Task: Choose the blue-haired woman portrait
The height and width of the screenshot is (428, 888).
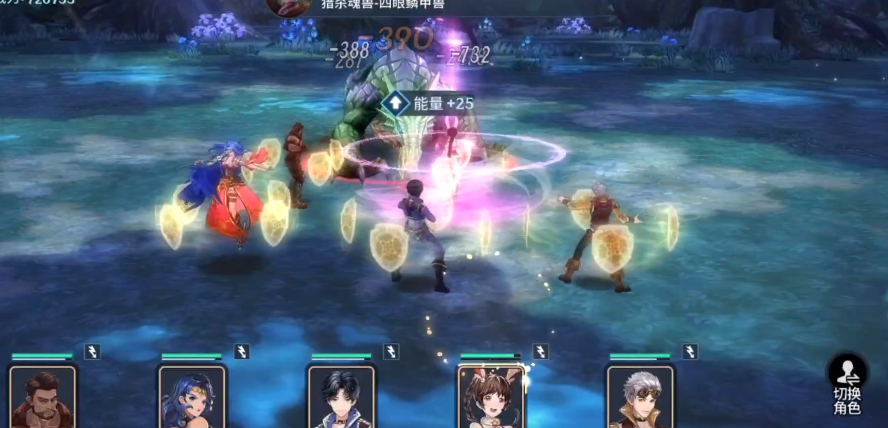Action: pyautogui.click(x=192, y=397)
